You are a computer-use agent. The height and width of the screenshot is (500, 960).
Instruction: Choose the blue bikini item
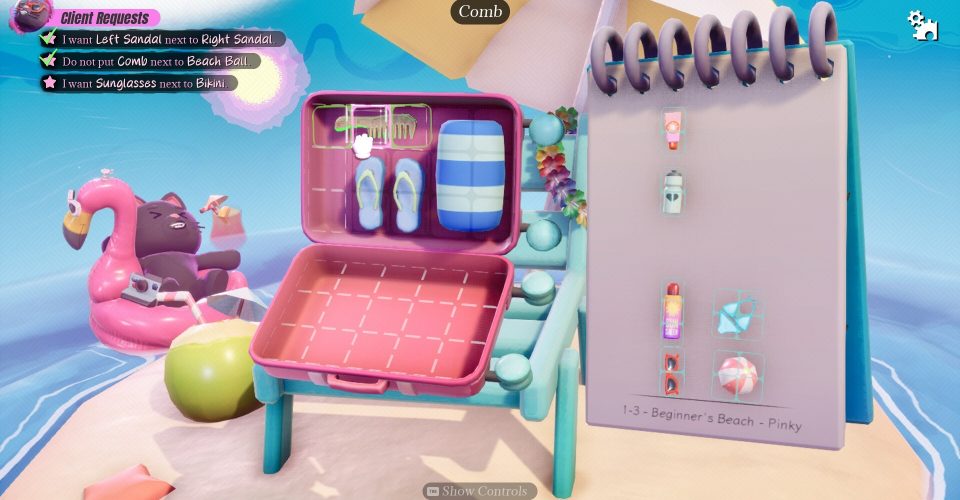point(735,314)
